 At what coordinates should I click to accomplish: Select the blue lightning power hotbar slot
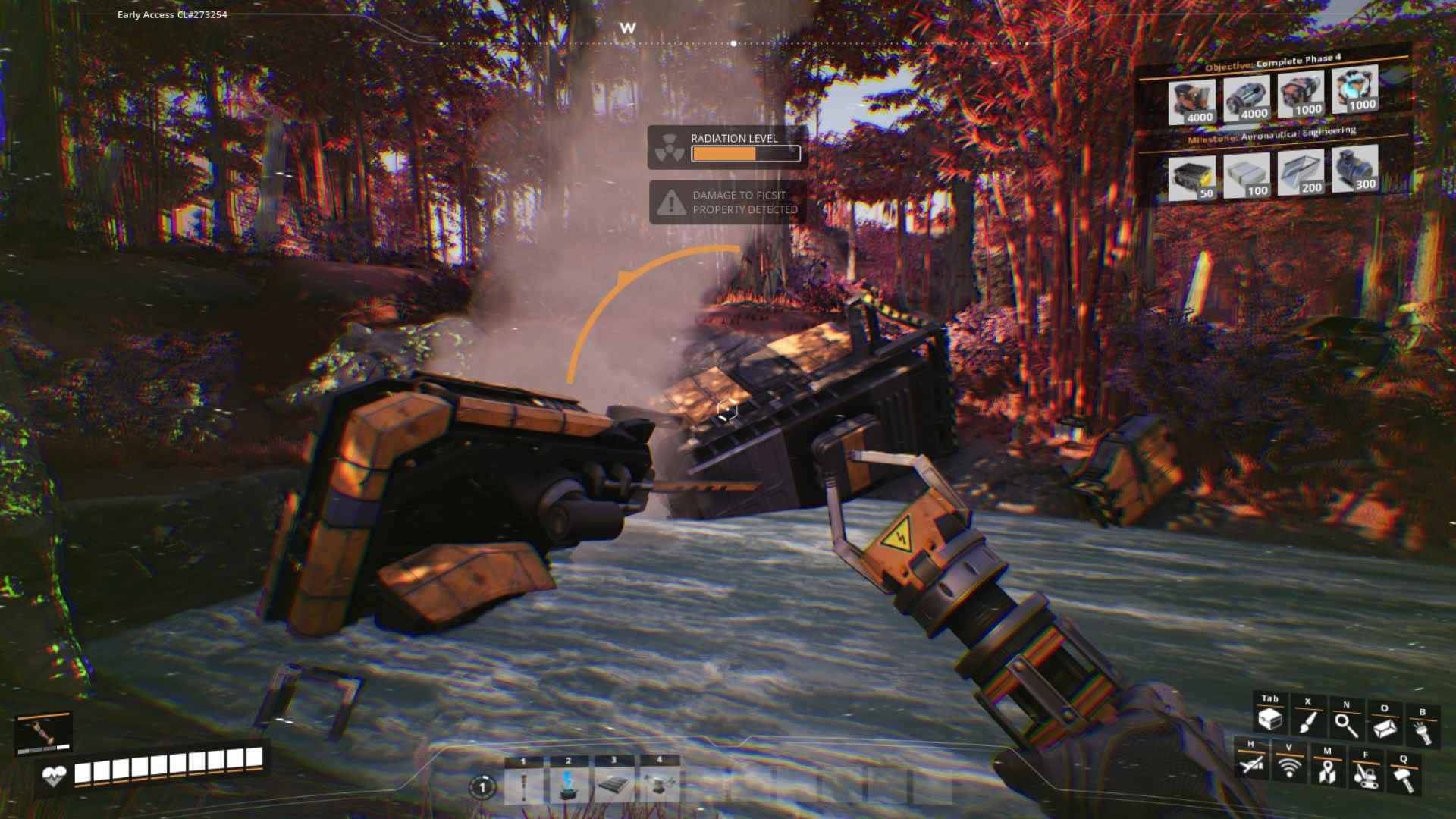[568, 783]
